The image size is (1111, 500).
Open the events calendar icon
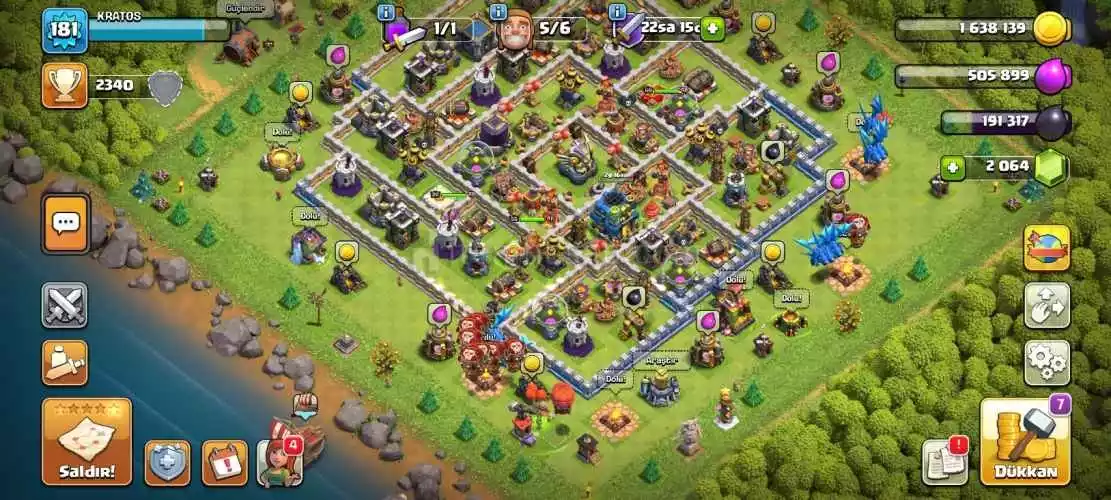225,463
